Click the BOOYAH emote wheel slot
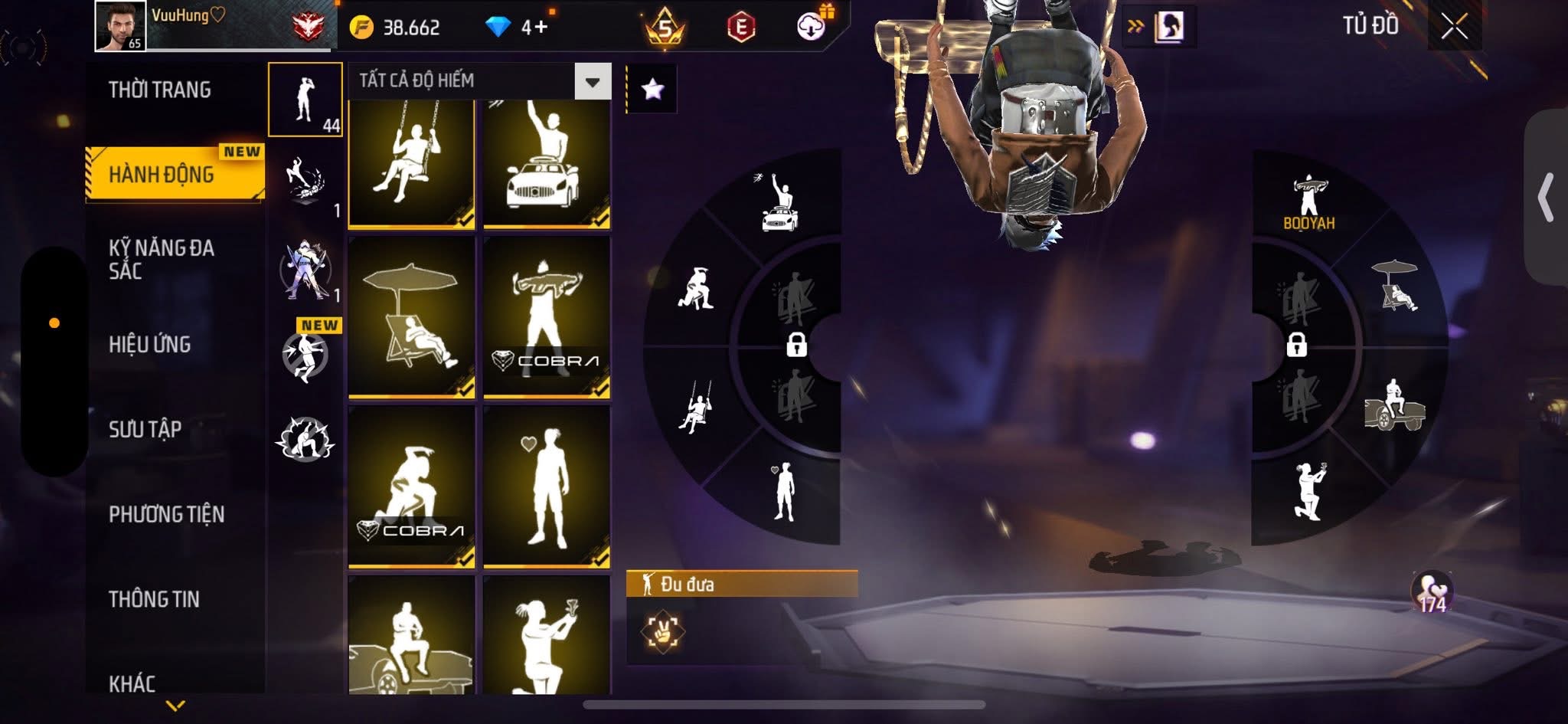The height and width of the screenshot is (724, 1568). click(x=1308, y=201)
